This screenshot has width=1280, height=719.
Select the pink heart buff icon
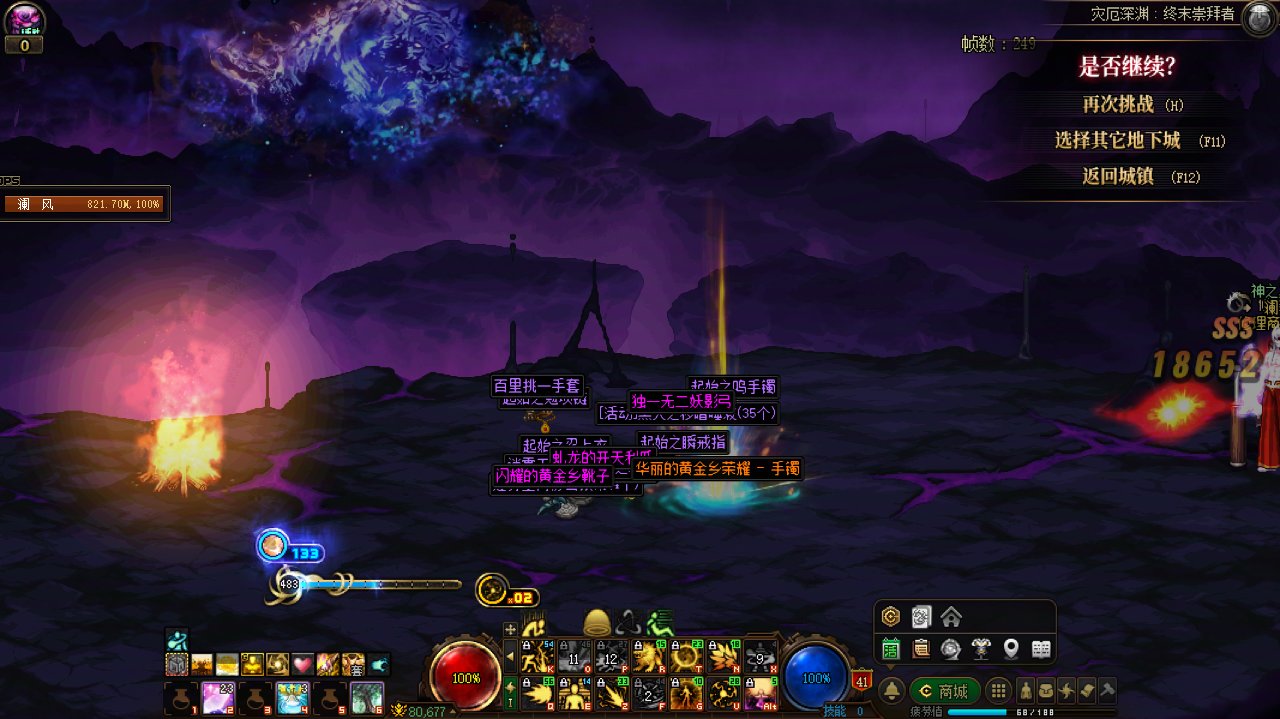coord(303,664)
